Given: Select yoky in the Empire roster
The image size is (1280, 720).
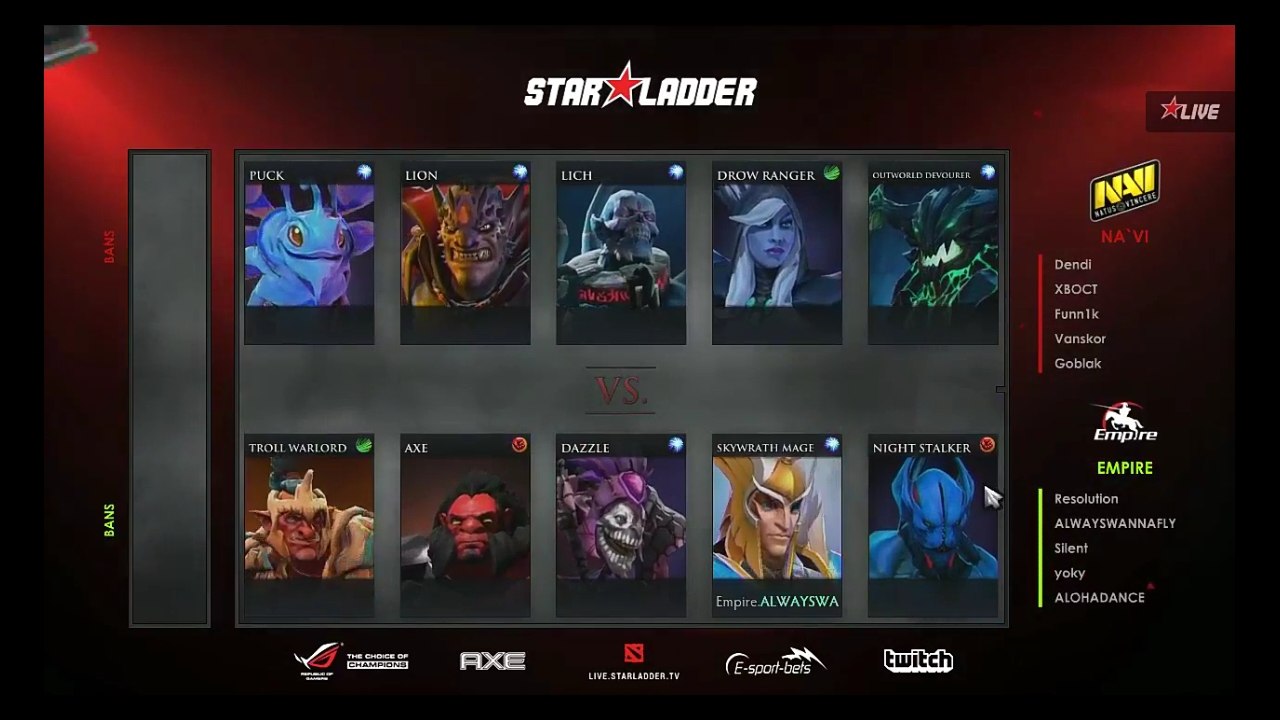Looking at the screenshot, I should tap(1070, 573).
